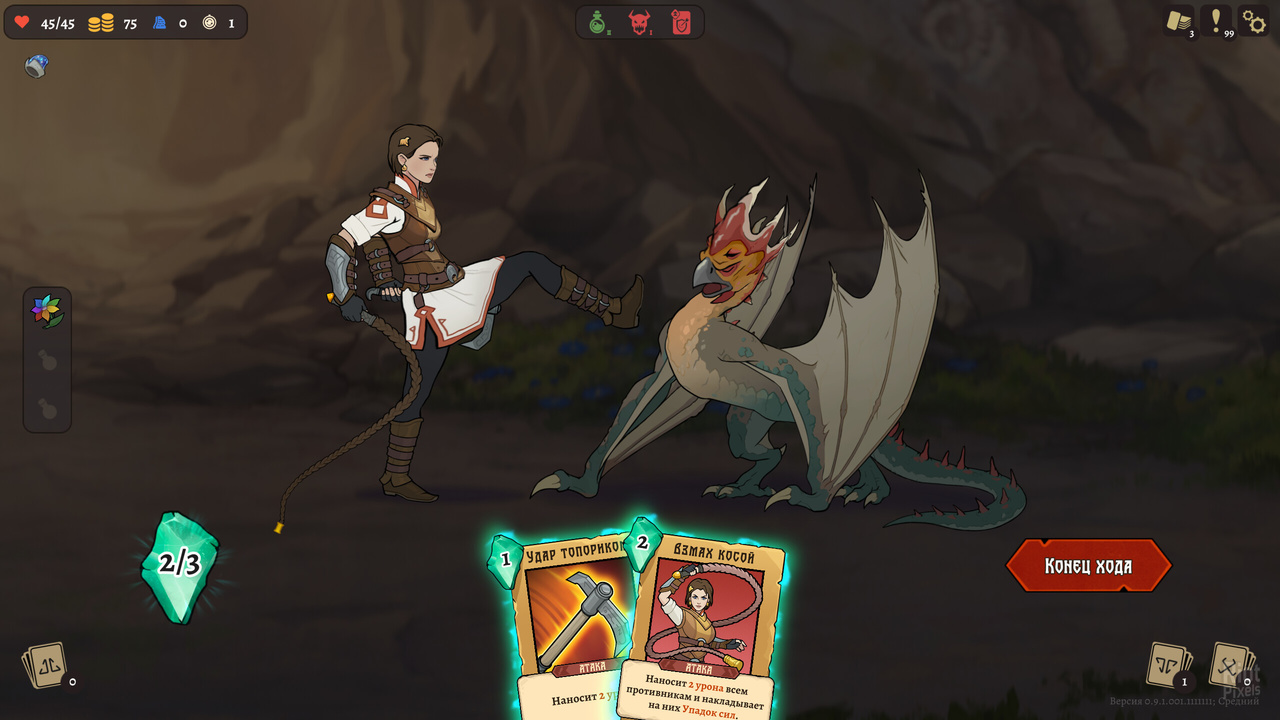Click the hammer-and-axe card pile icon
The width and height of the screenshot is (1280, 720).
tap(1232, 663)
